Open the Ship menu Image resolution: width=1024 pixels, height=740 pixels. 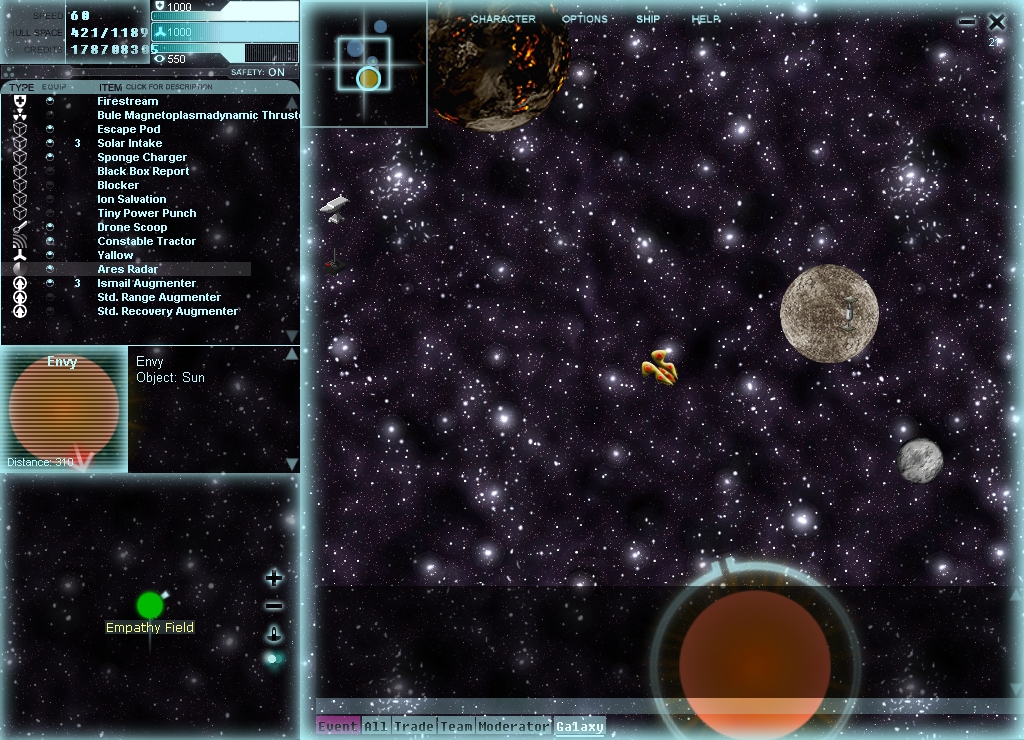(648, 19)
